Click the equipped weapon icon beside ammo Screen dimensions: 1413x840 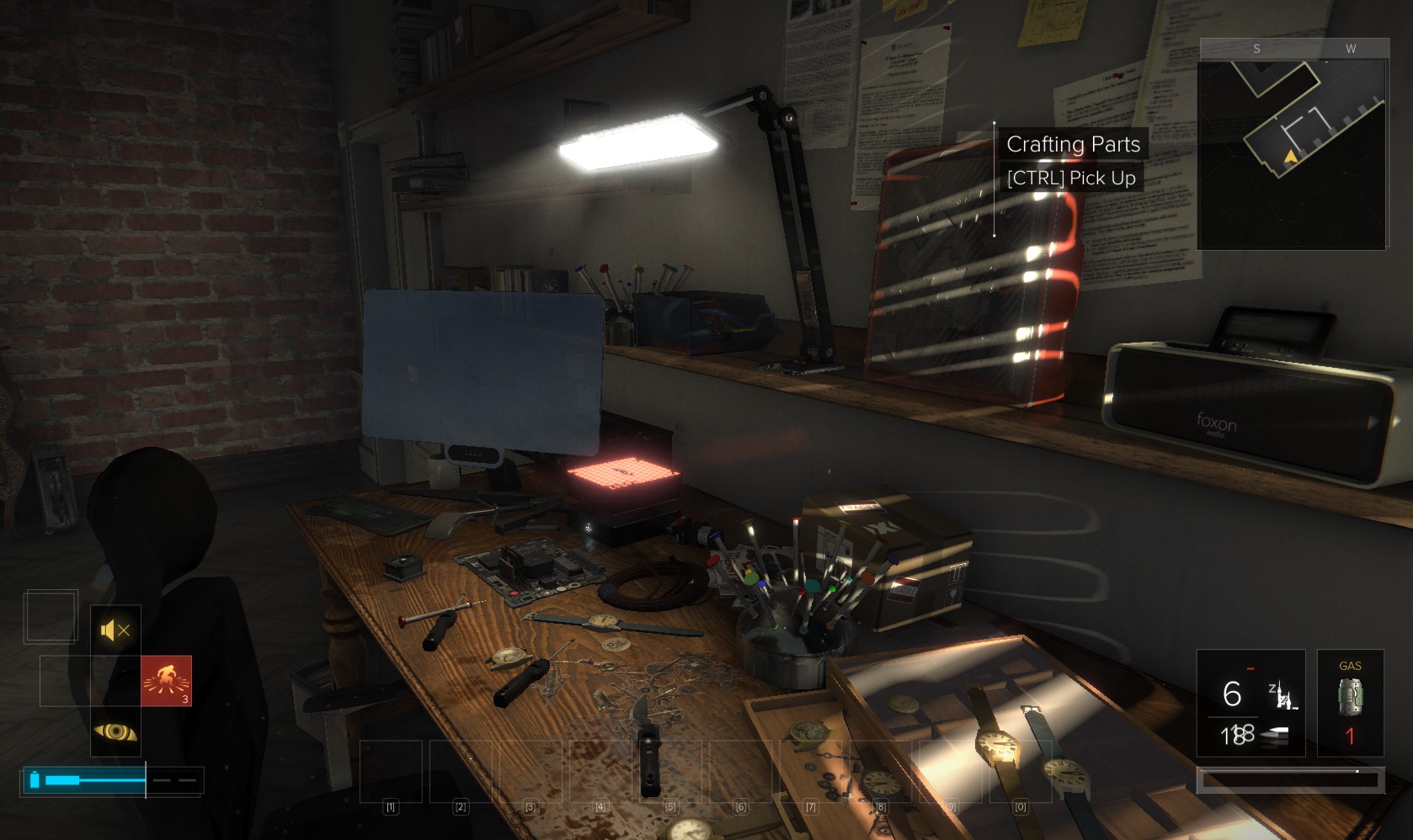tap(1282, 697)
